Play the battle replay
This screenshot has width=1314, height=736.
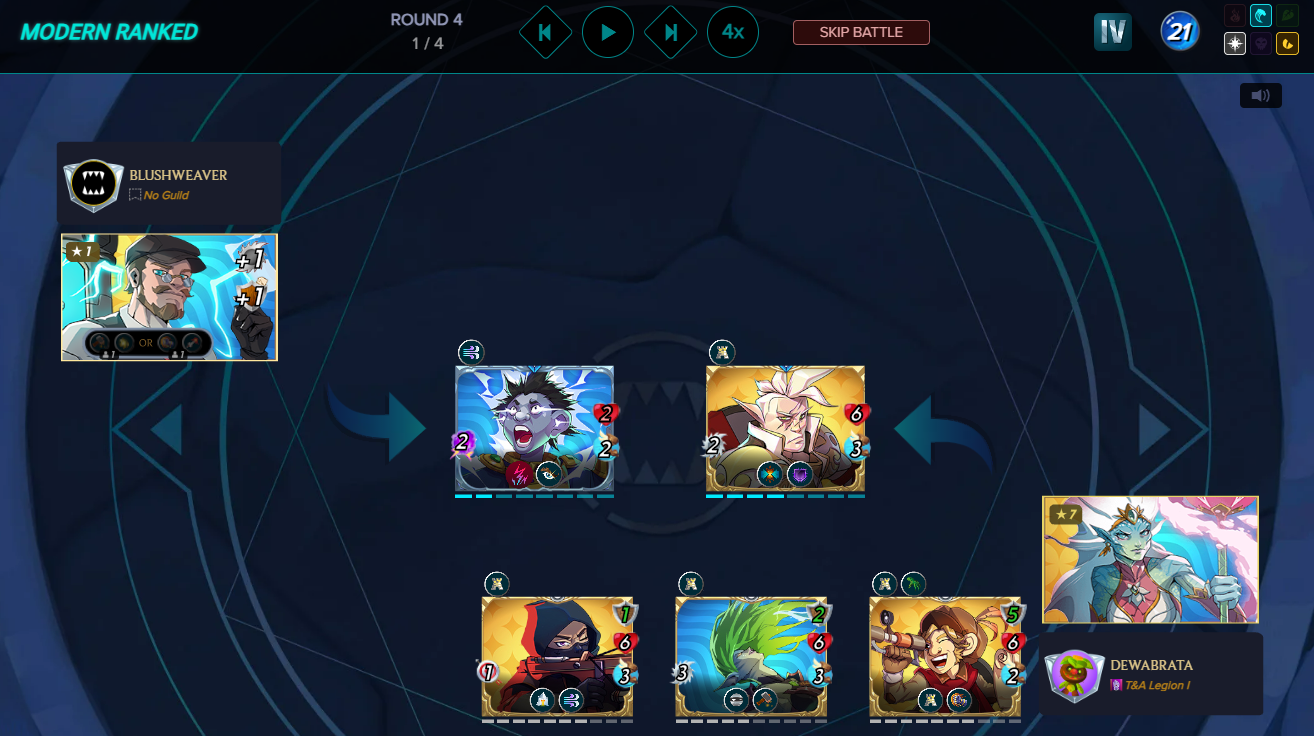(608, 32)
